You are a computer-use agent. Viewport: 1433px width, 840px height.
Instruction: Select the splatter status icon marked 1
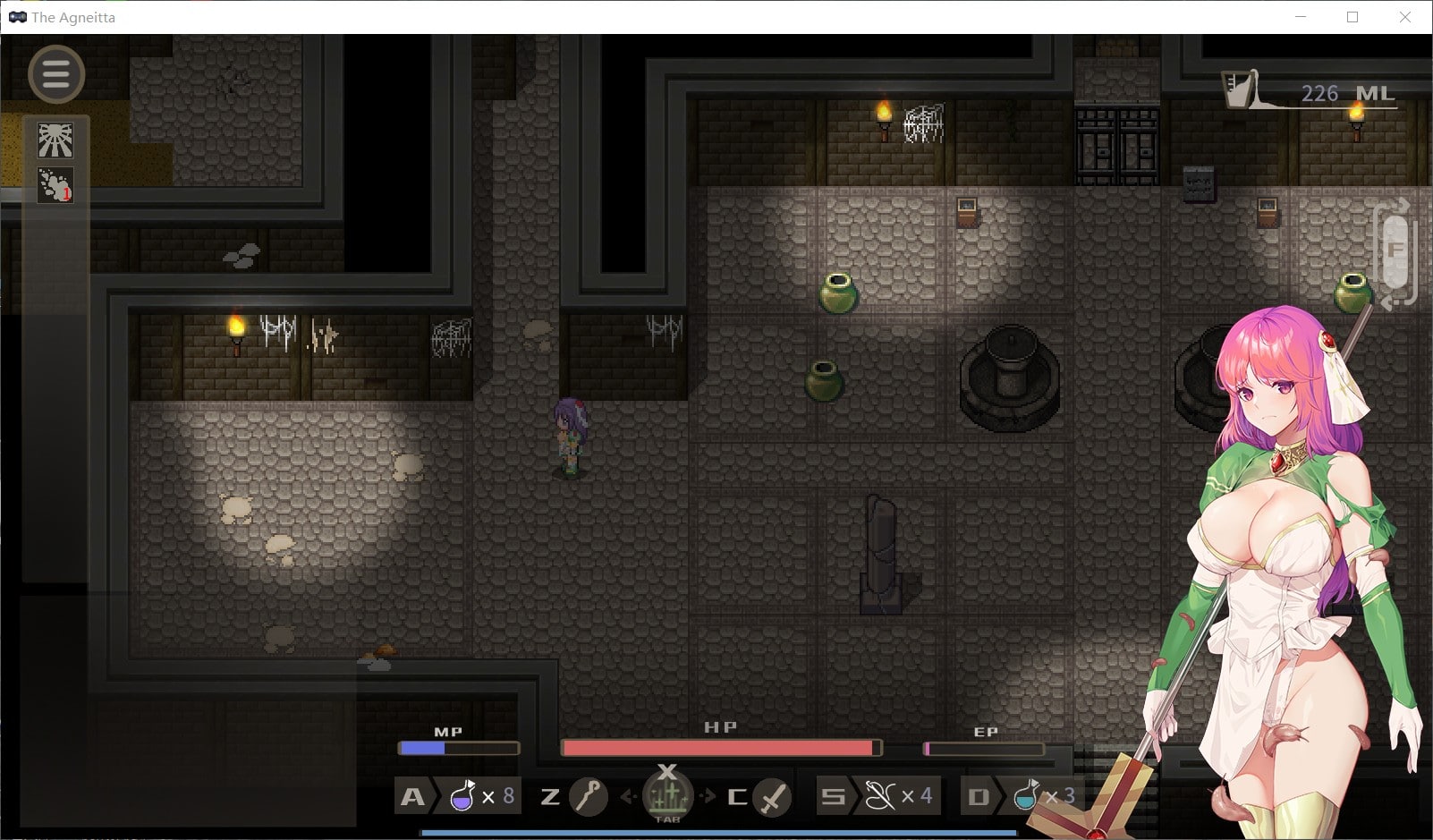(55, 185)
